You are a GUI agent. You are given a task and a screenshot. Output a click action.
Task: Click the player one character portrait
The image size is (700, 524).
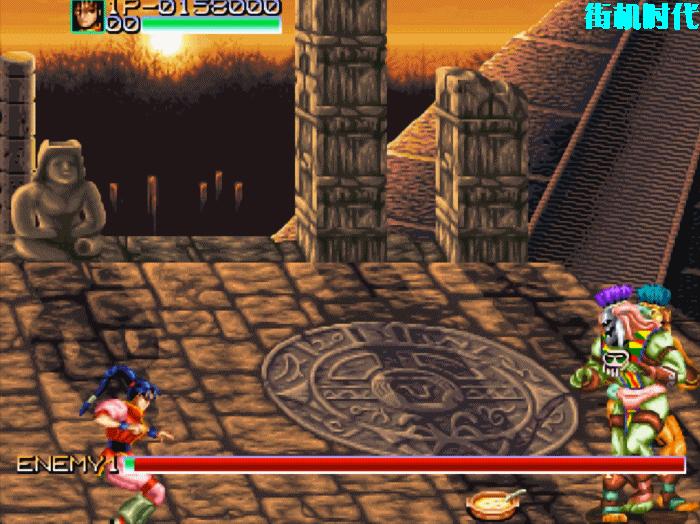(x=87, y=15)
